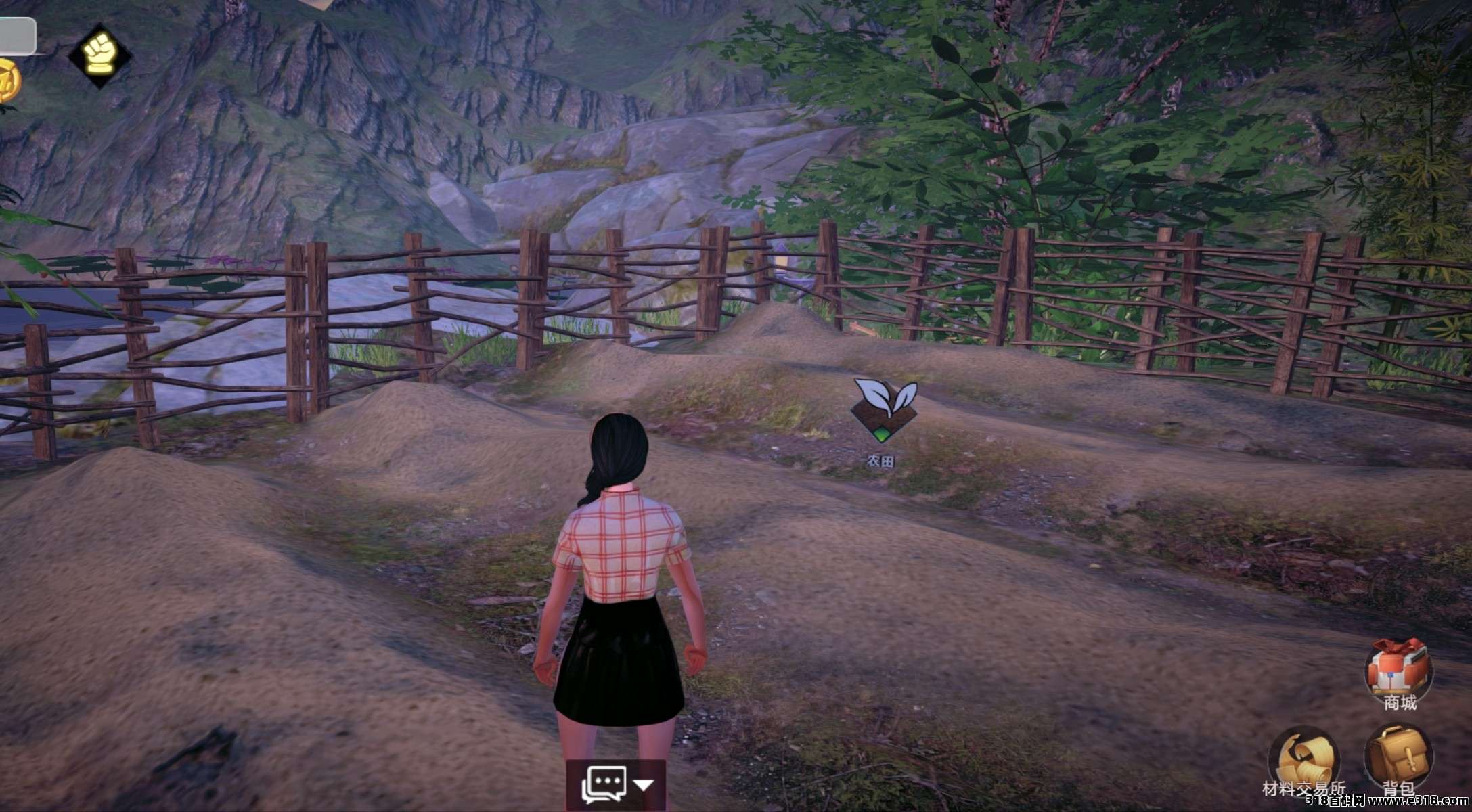Click the gold coin icon
Screen dimensions: 1472x812
coord(7,81)
